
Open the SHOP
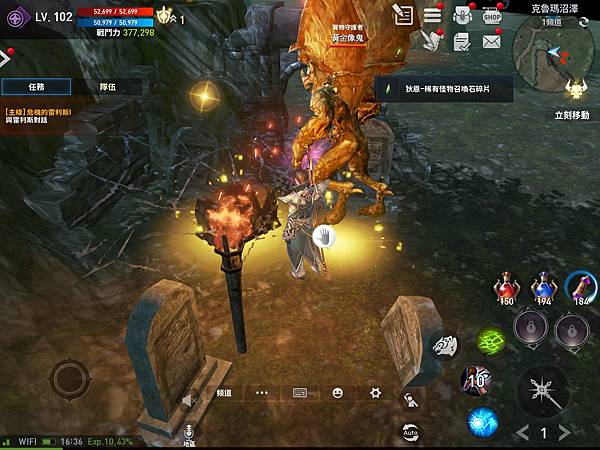pyautogui.click(x=491, y=15)
